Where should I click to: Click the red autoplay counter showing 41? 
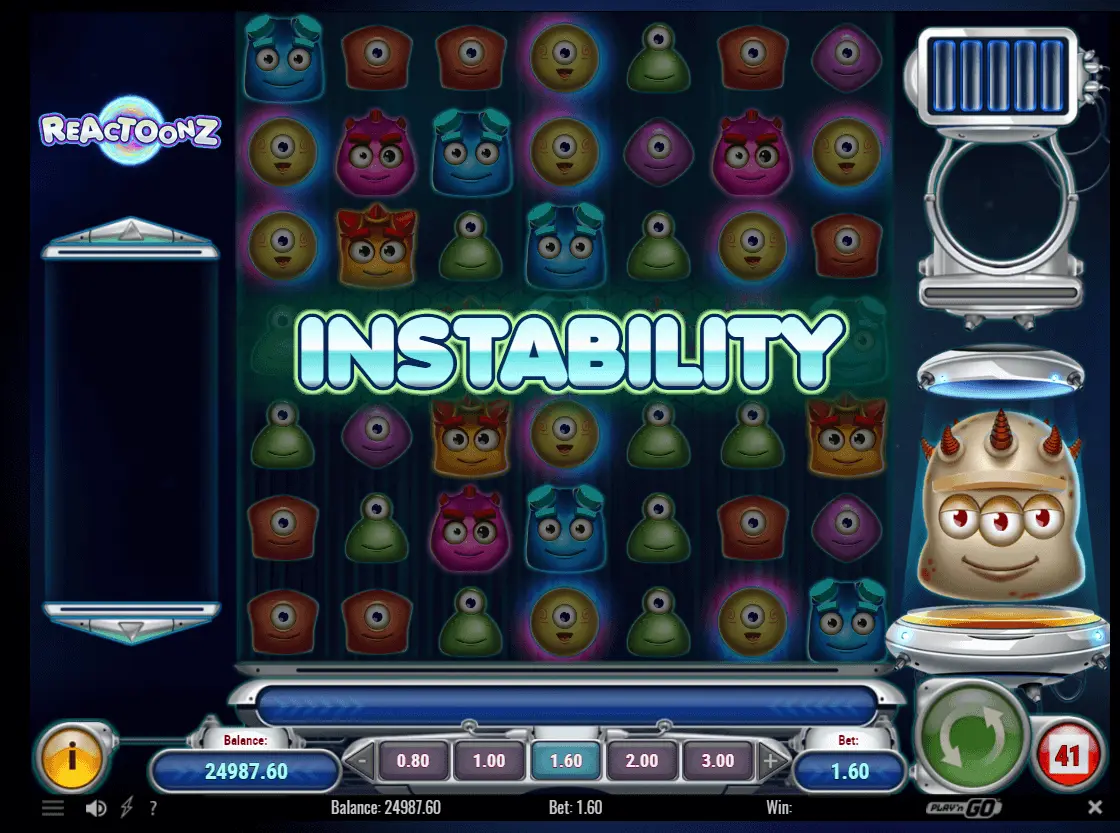point(1067,755)
